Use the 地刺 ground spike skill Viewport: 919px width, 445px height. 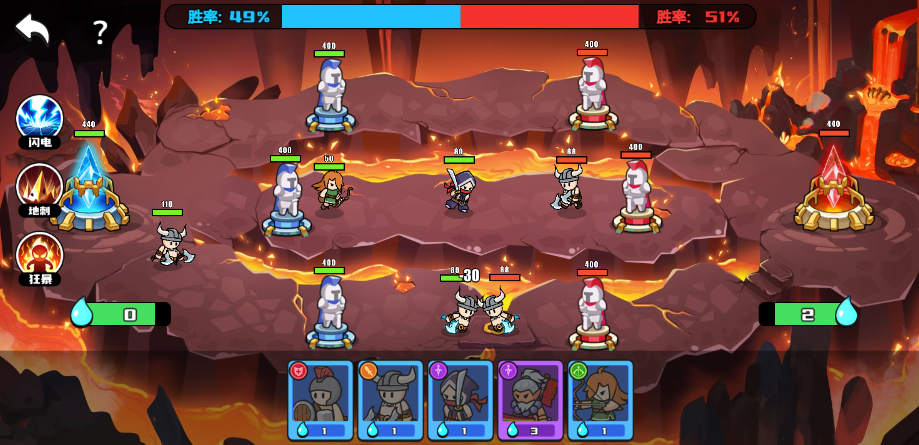[39, 187]
